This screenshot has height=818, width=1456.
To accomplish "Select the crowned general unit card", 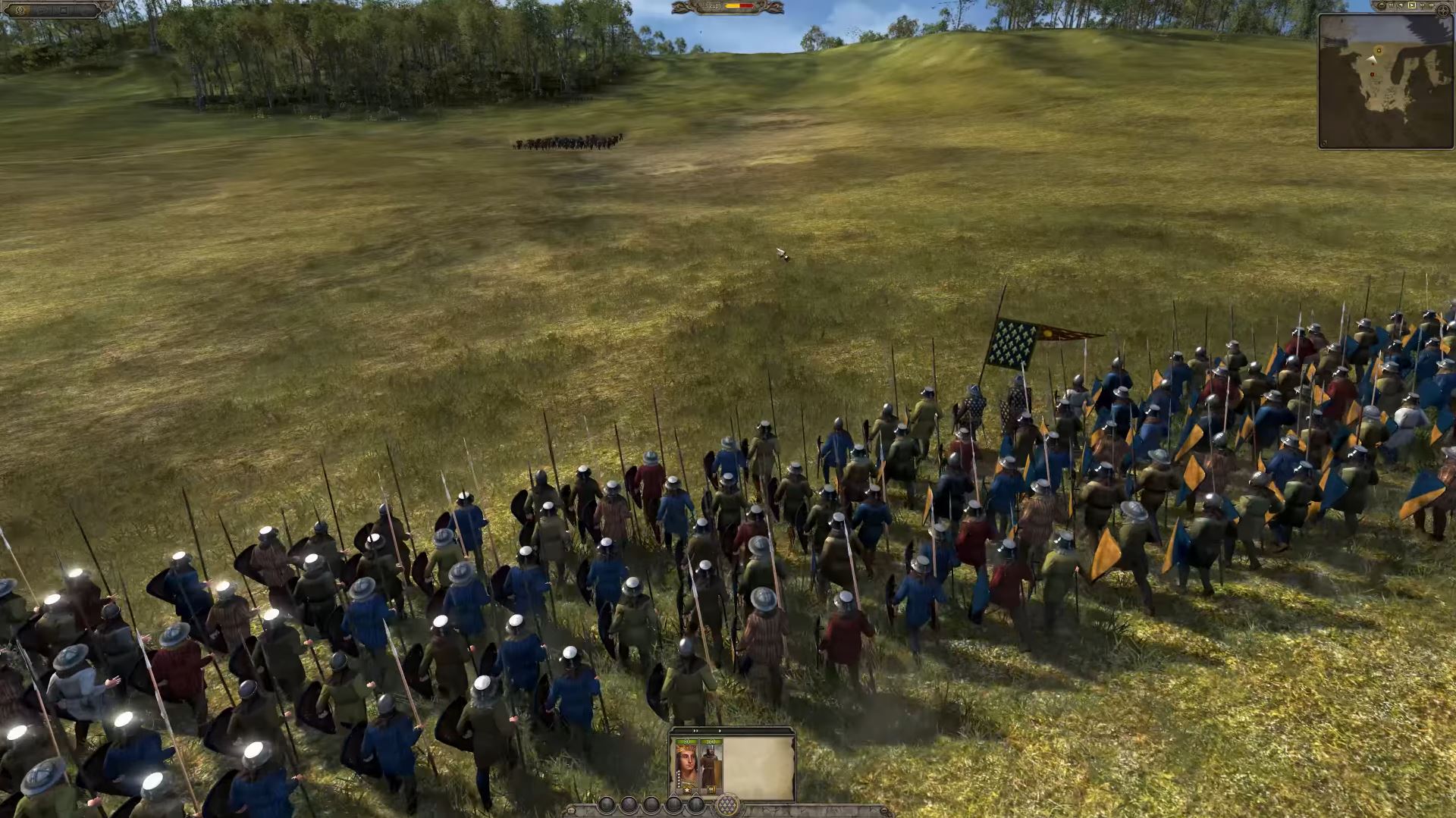I will click(686, 767).
